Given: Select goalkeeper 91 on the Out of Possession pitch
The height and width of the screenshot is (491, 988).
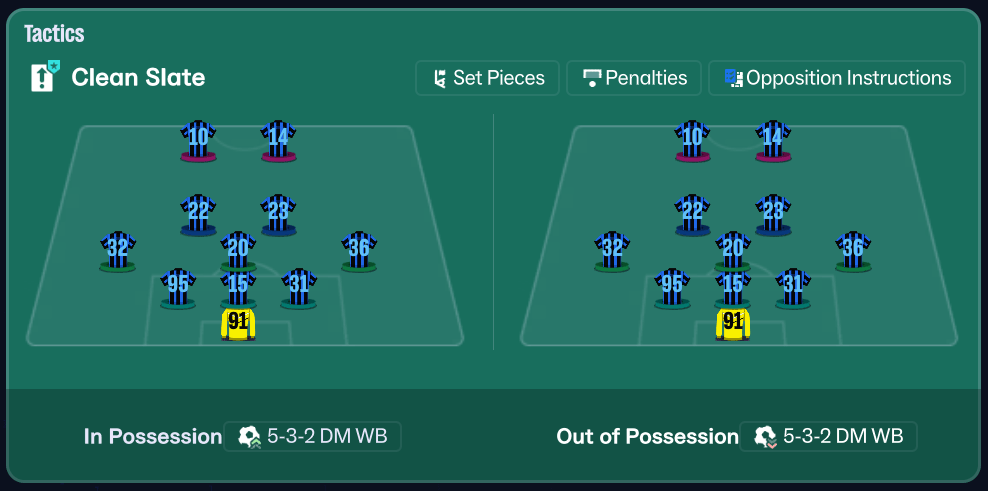Looking at the screenshot, I should click(x=733, y=323).
